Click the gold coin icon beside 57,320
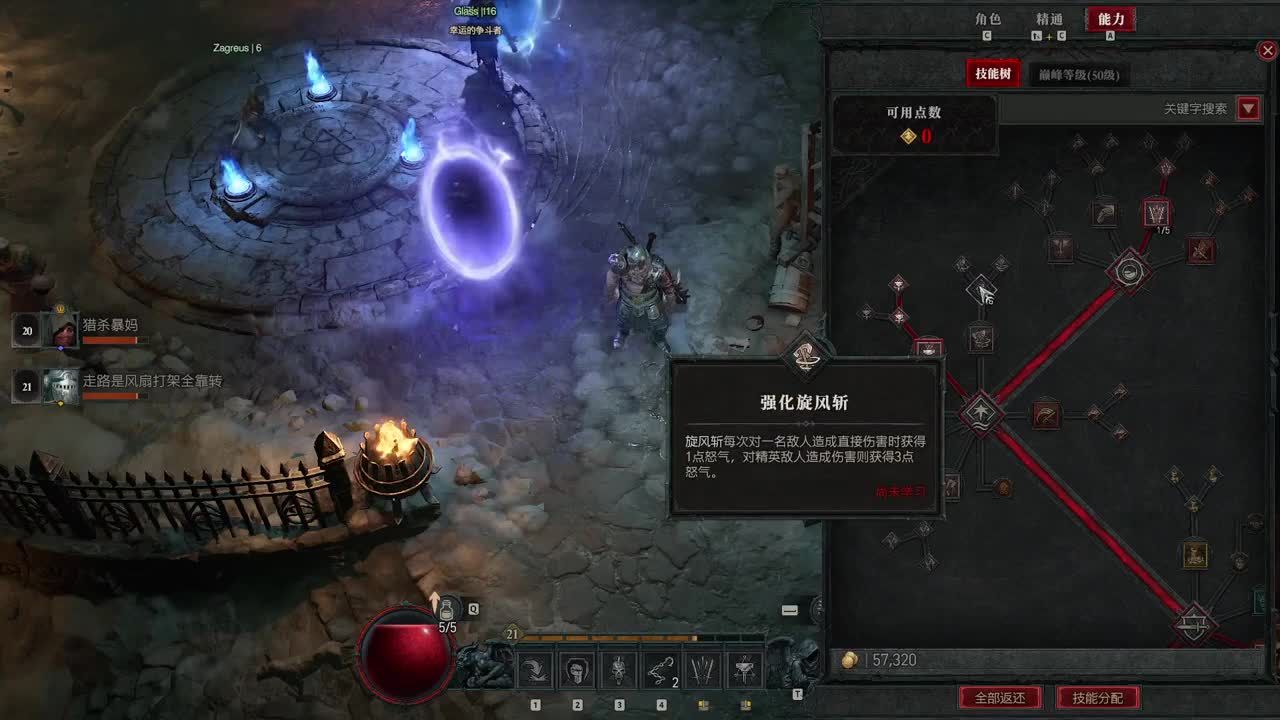Viewport: 1280px width, 720px height. coord(849,660)
